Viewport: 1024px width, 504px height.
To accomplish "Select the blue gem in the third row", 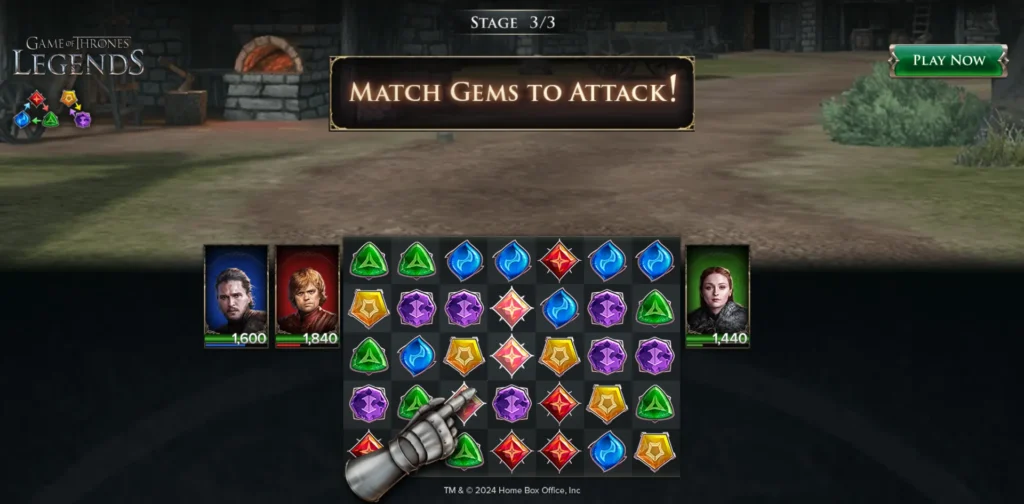I will (416, 356).
